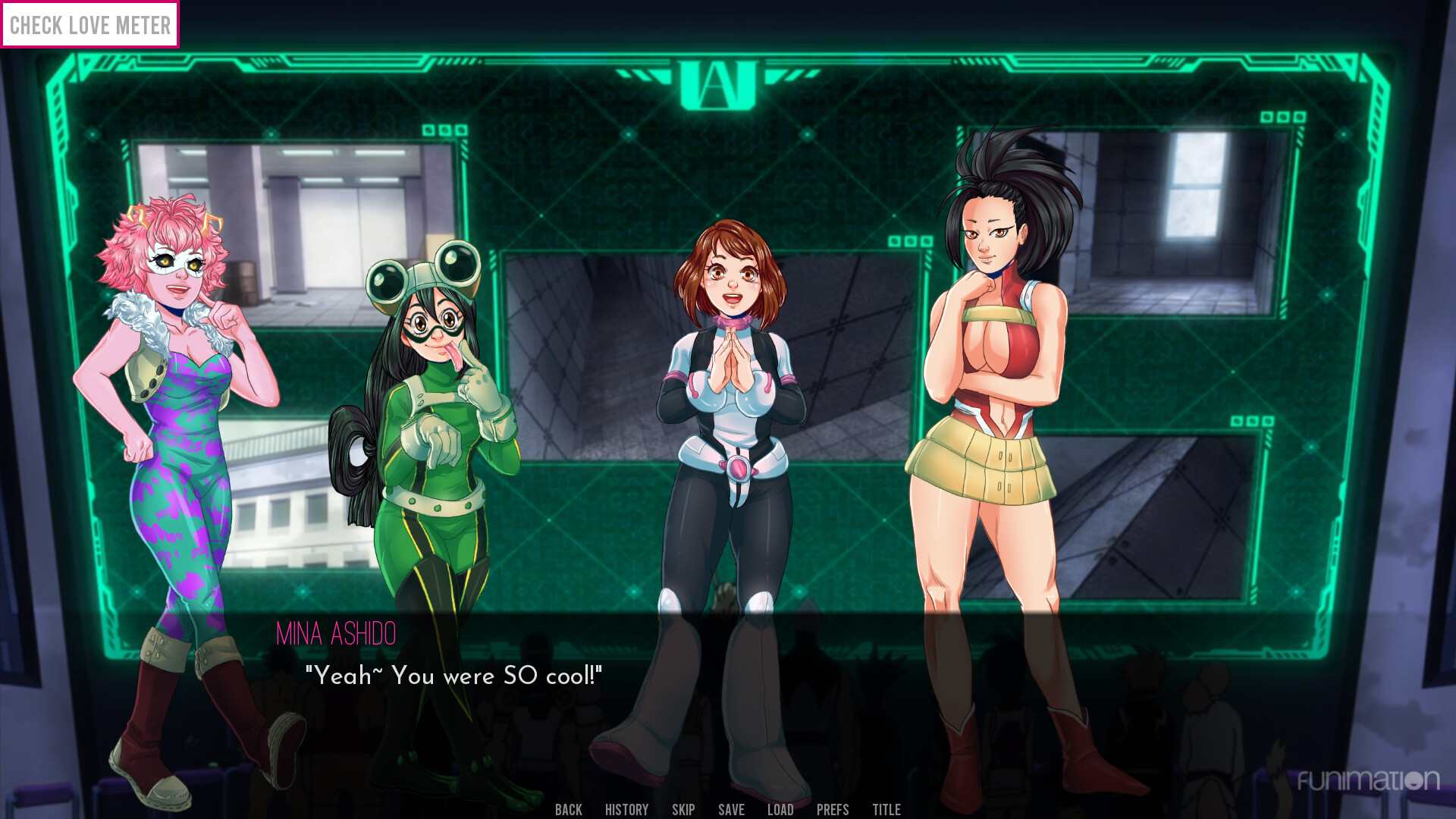Click the Mina Ashido speaker name label
Image resolution: width=1456 pixels, height=819 pixels.
[337, 634]
